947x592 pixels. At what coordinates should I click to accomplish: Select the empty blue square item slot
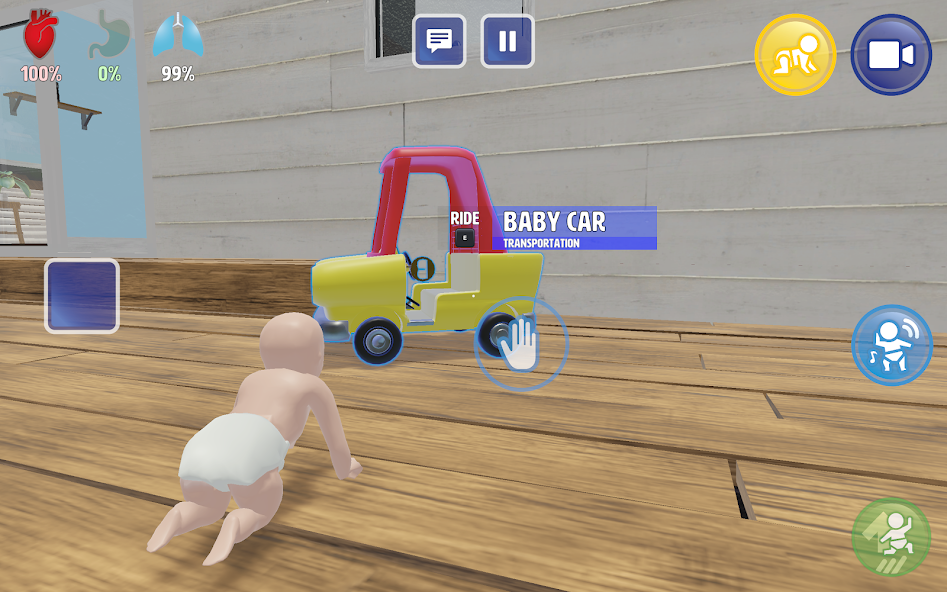82,296
